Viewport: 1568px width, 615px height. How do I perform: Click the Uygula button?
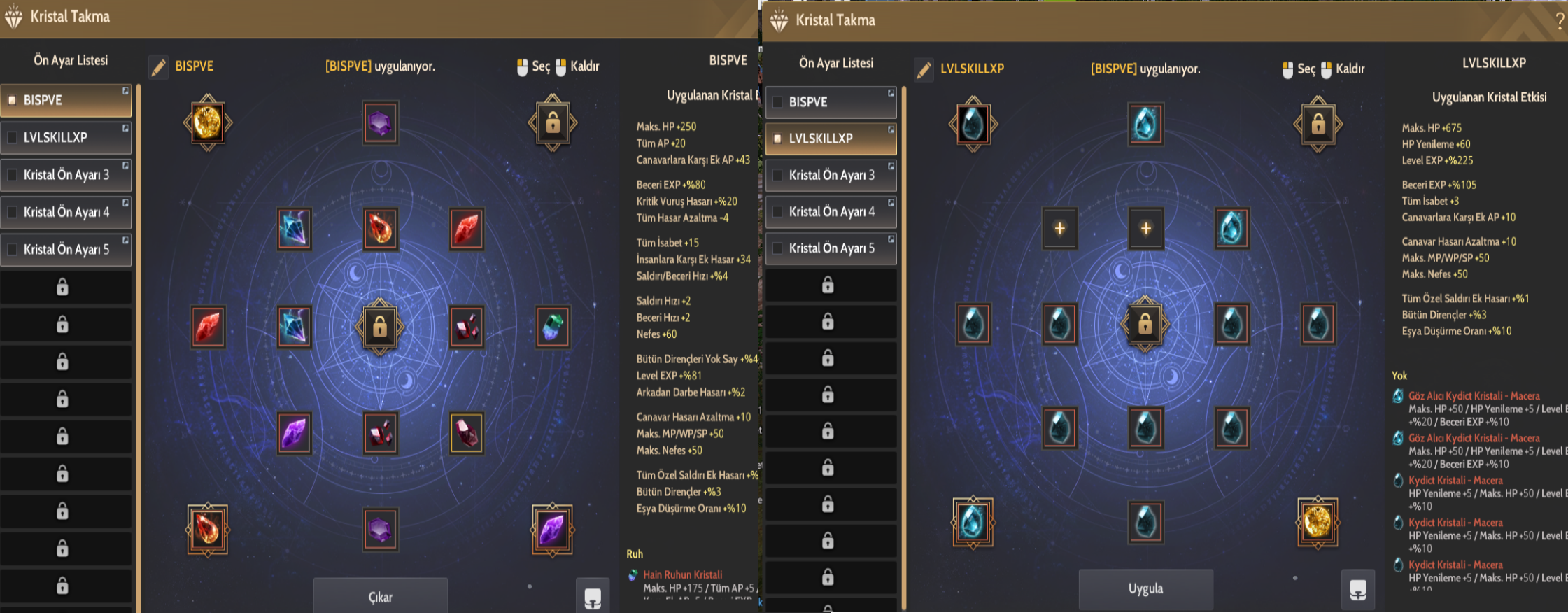click(x=1145, y=588)
